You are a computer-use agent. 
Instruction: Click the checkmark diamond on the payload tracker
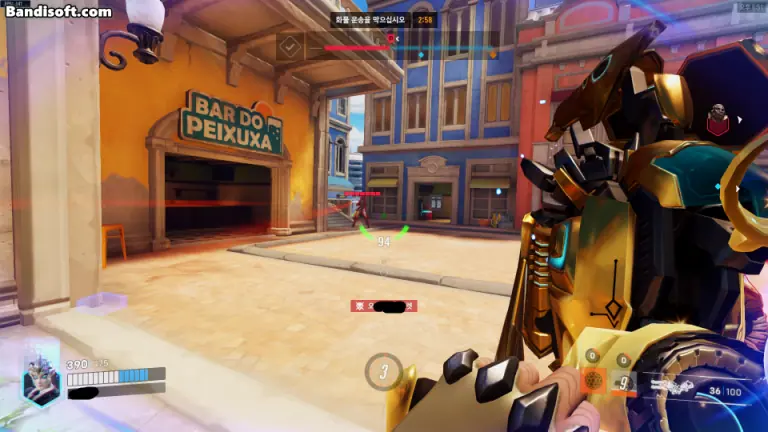pos(290,46)
